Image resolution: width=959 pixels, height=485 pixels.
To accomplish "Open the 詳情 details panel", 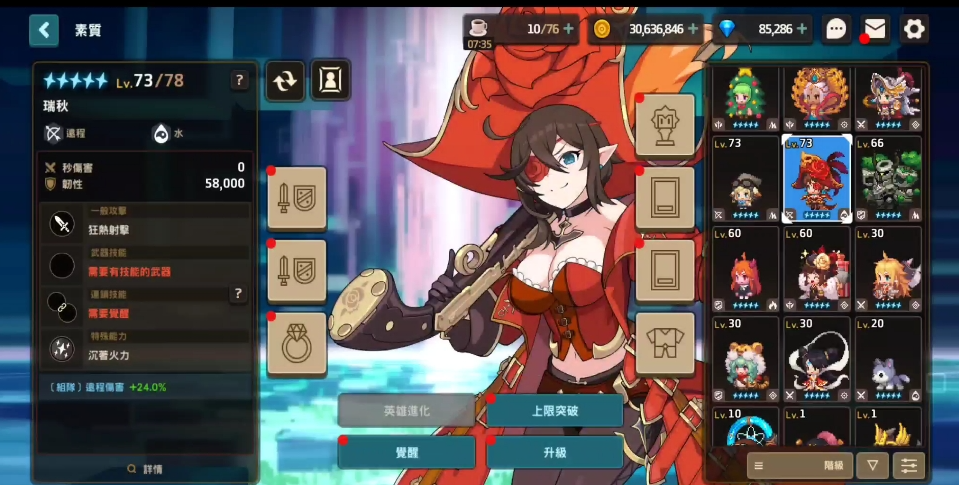I will coord(145,468).
